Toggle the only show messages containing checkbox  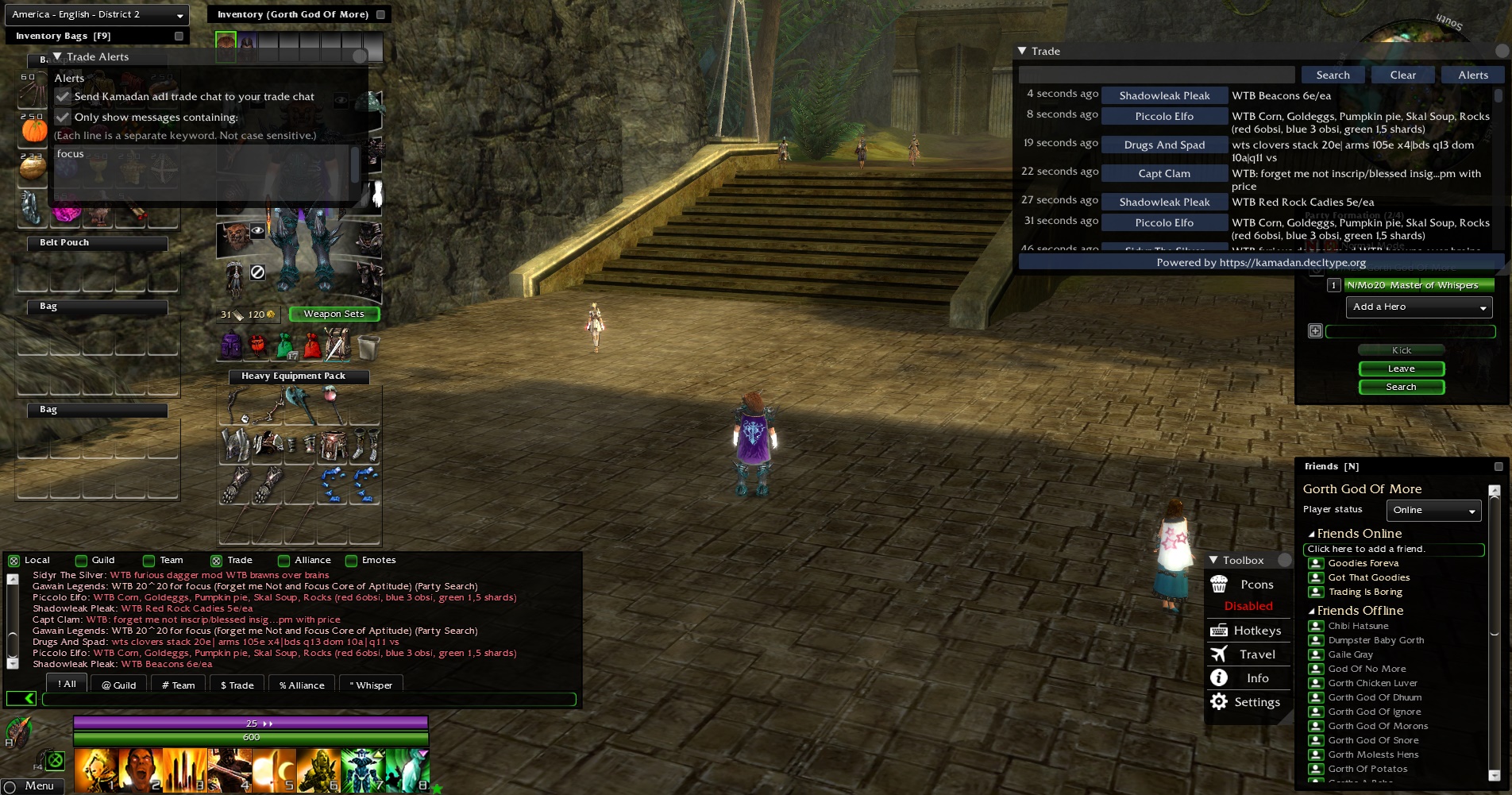(x=63, y=117)
